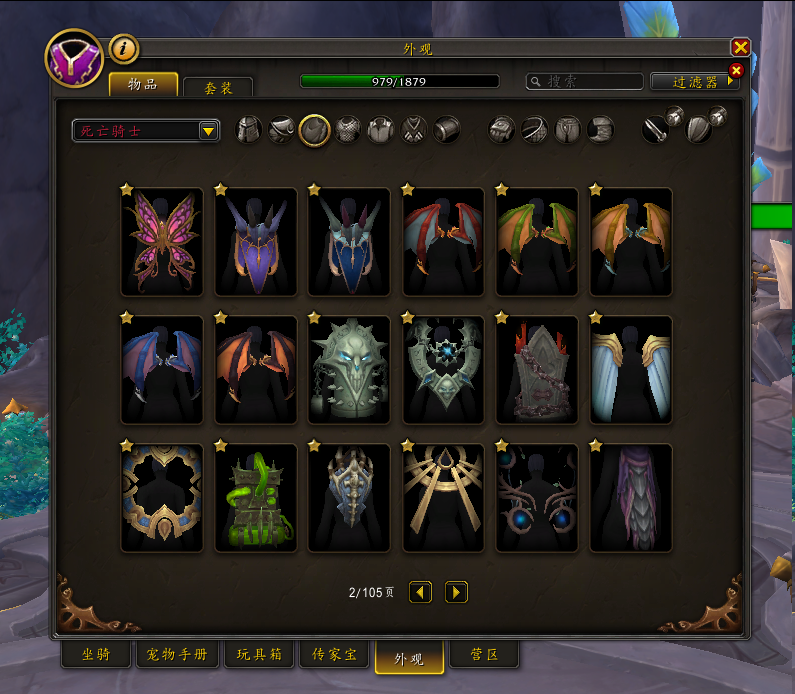This screenshot has width=795, height=694.
Task: Select the 物品 items tab
Action: 143,84
